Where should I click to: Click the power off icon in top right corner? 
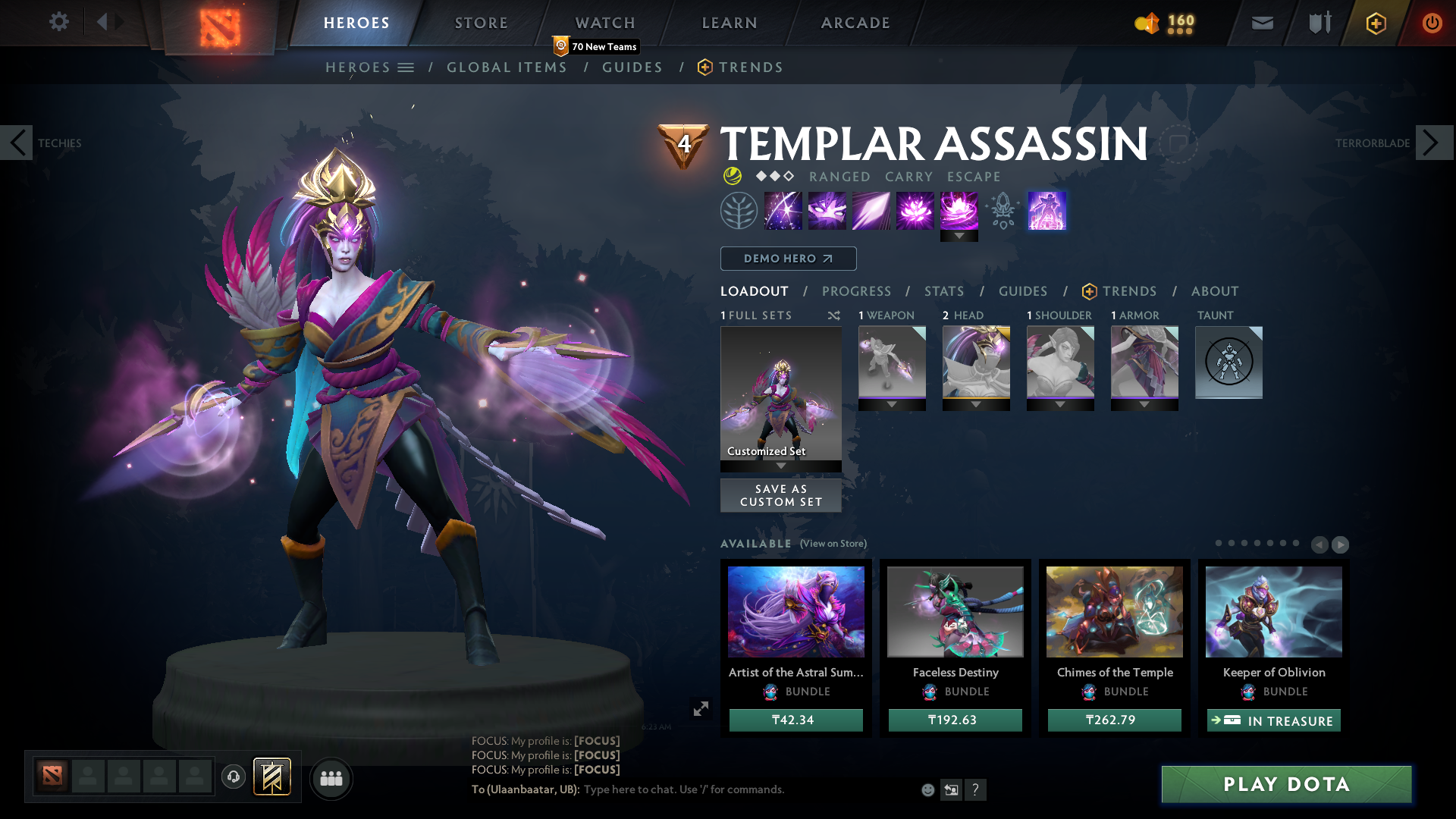pos(1432,23)
